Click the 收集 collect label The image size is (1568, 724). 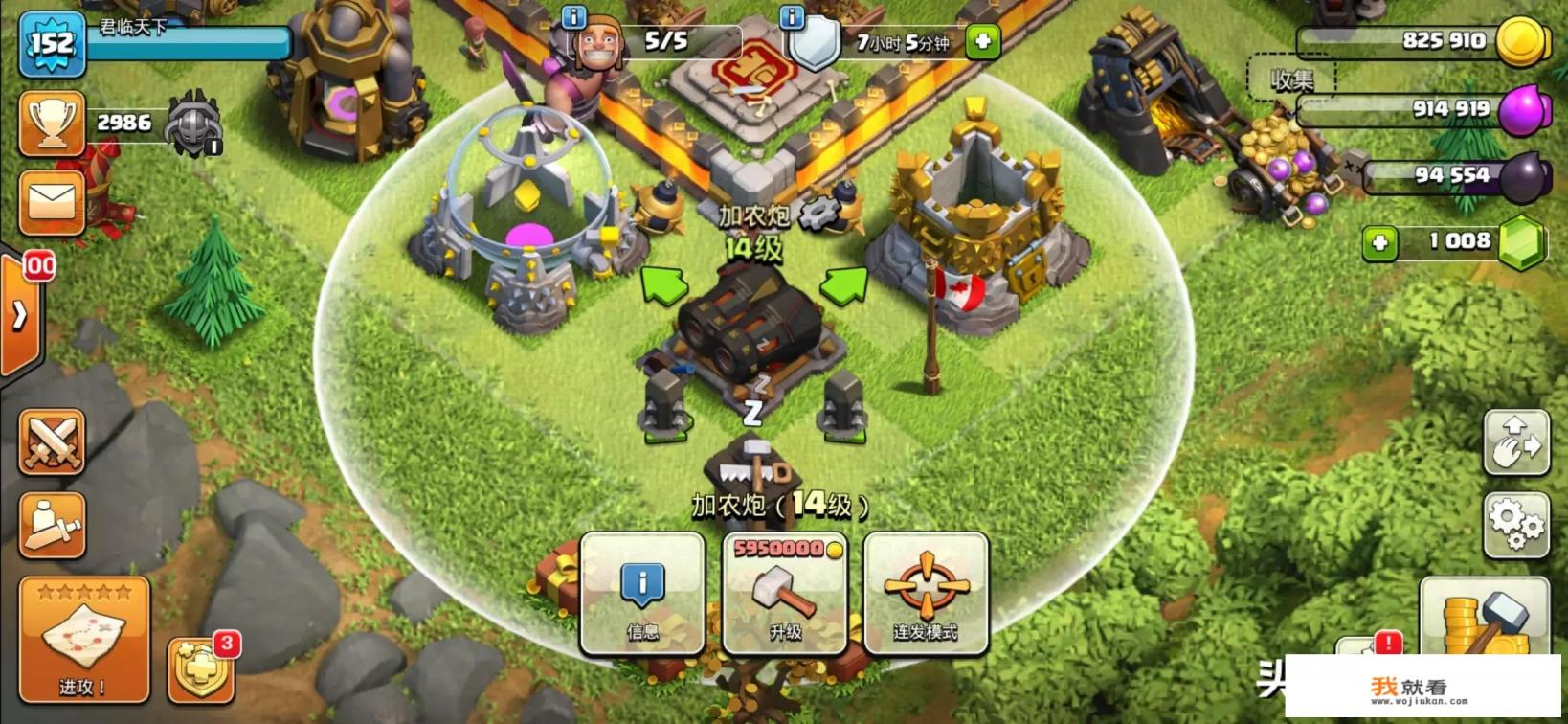[1291, 80]
